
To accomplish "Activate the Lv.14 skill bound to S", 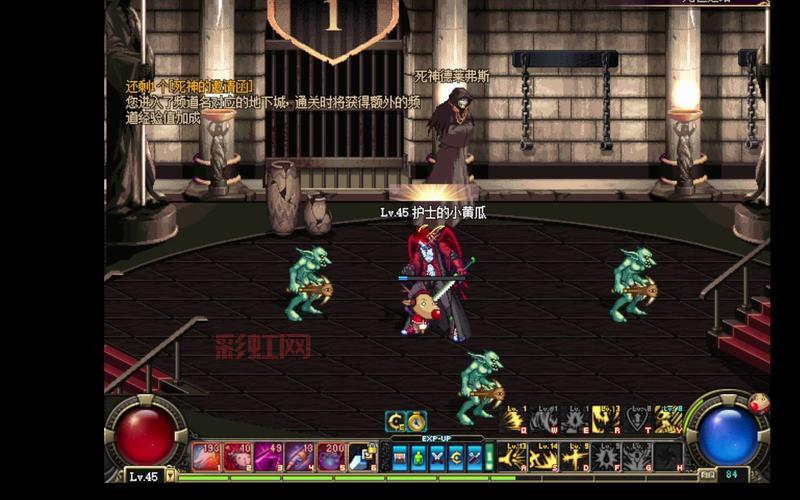I will (x=545, y=456).
